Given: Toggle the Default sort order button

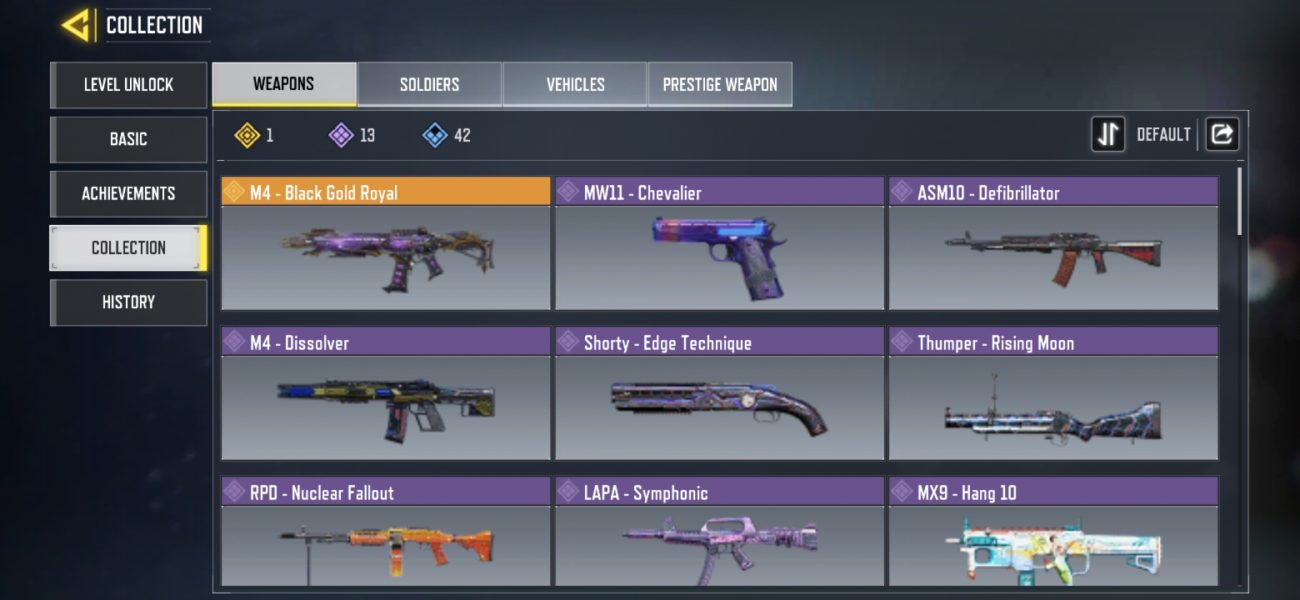Looking at the screenshot, I should point(1108,134).
